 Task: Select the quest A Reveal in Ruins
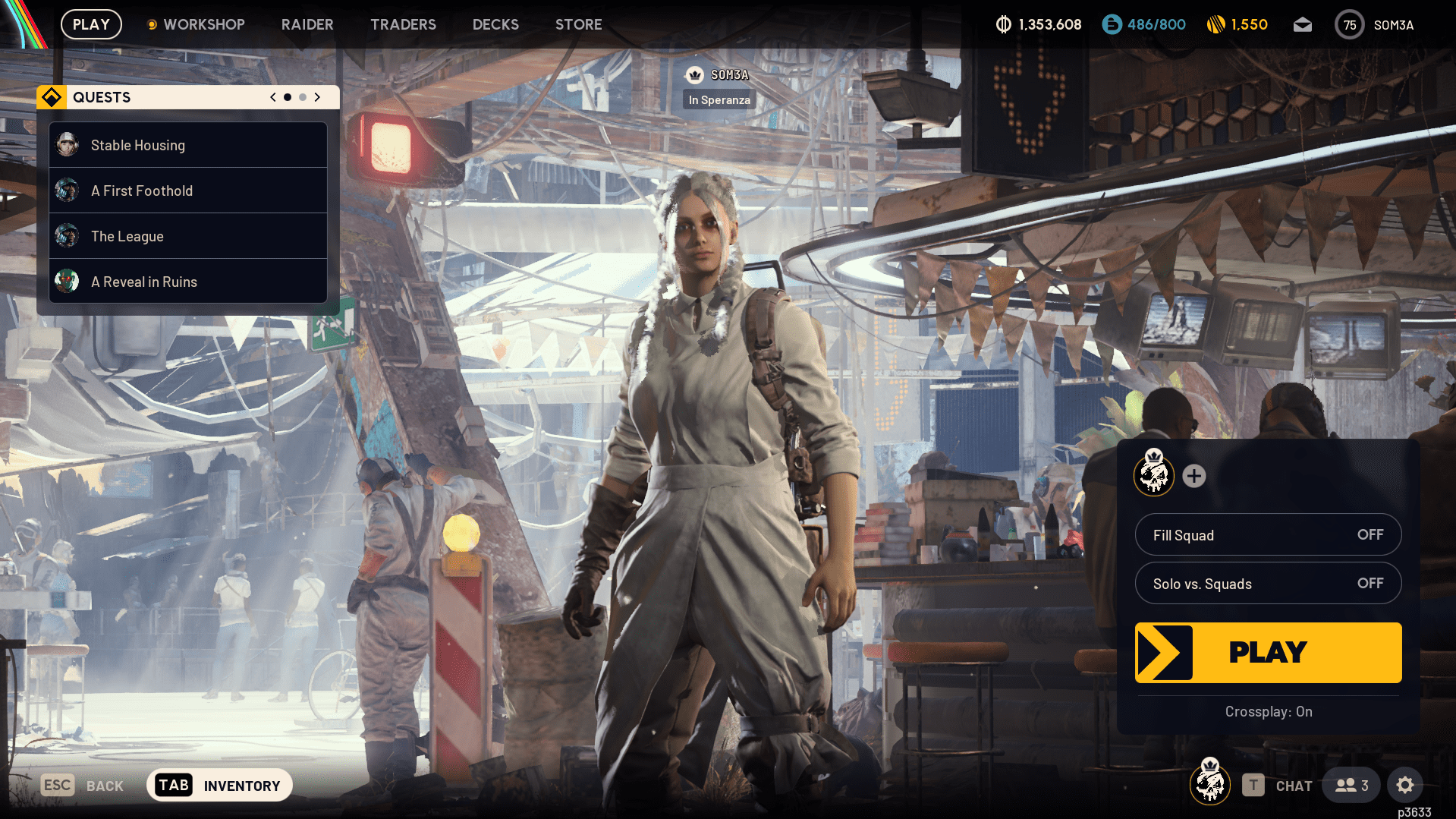tap(144, 281)
